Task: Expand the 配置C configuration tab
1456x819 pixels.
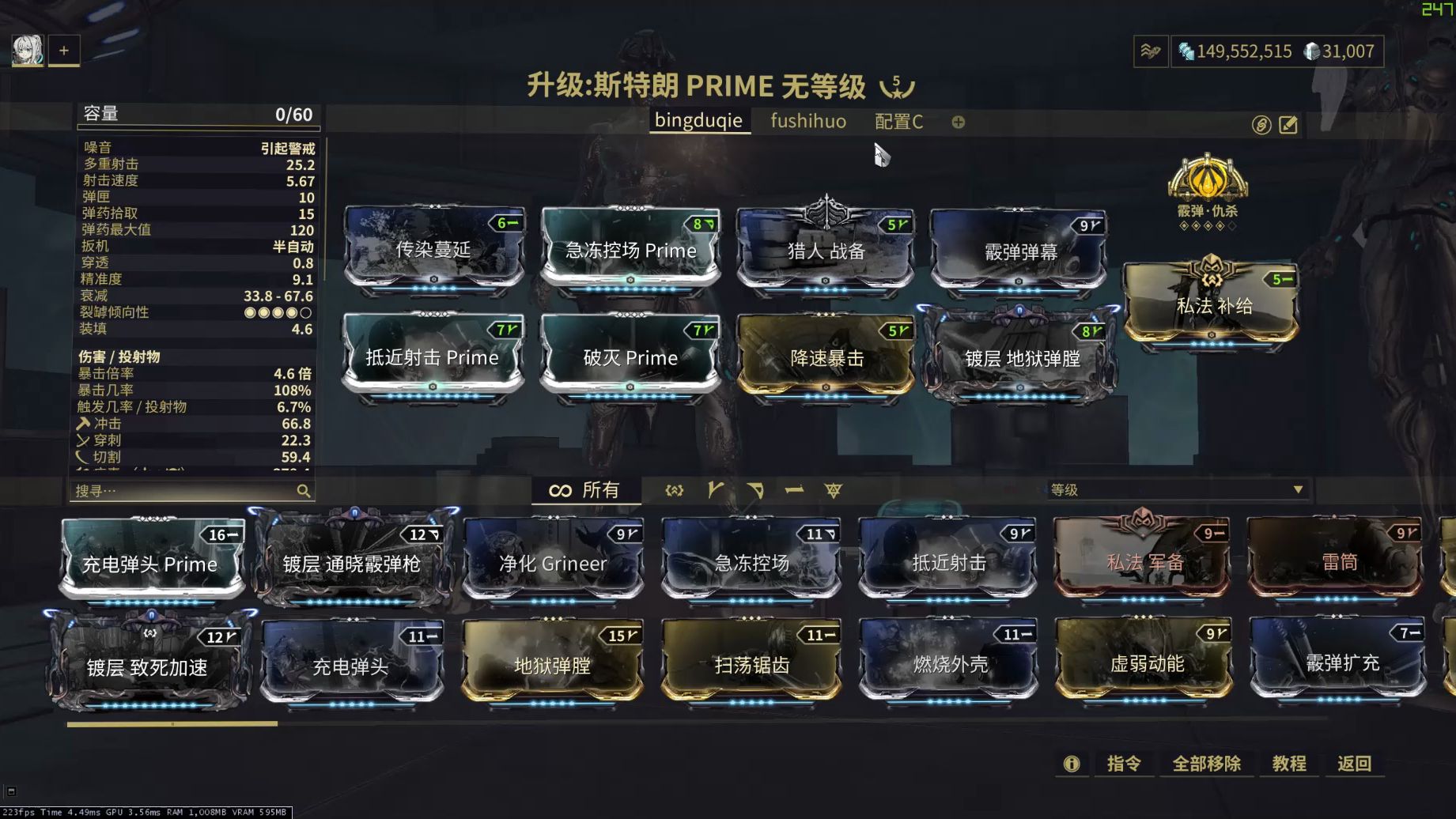Action: click(x=899, y=122)
